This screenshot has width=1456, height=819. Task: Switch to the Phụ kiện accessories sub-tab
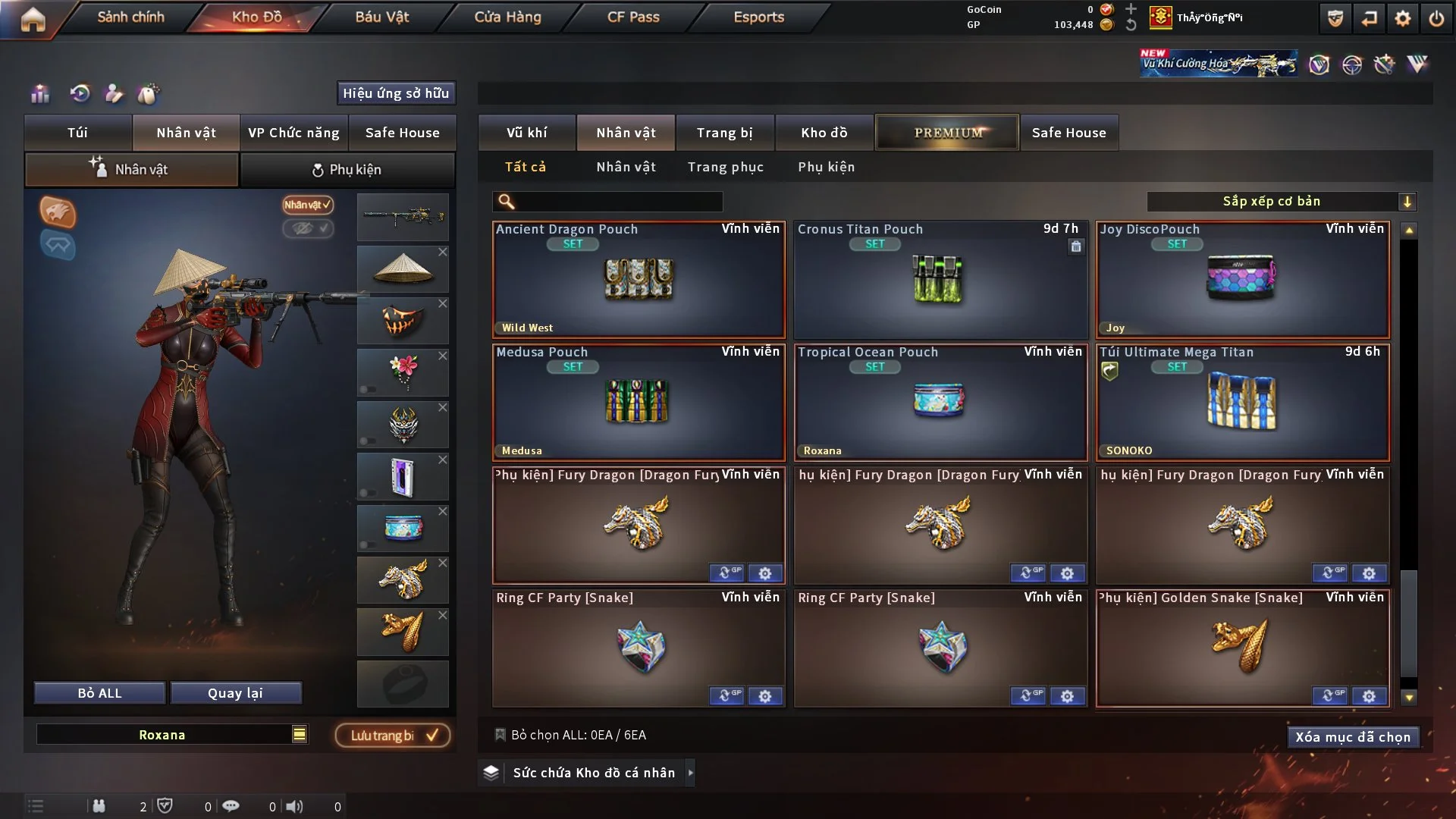[x=347, y=170]
